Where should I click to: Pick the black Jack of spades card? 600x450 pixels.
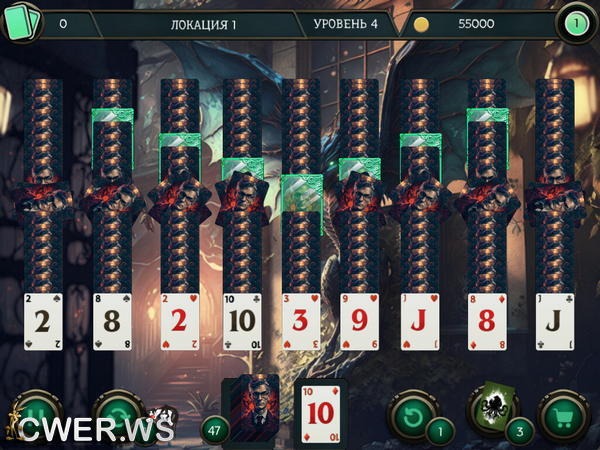point(554,322)
